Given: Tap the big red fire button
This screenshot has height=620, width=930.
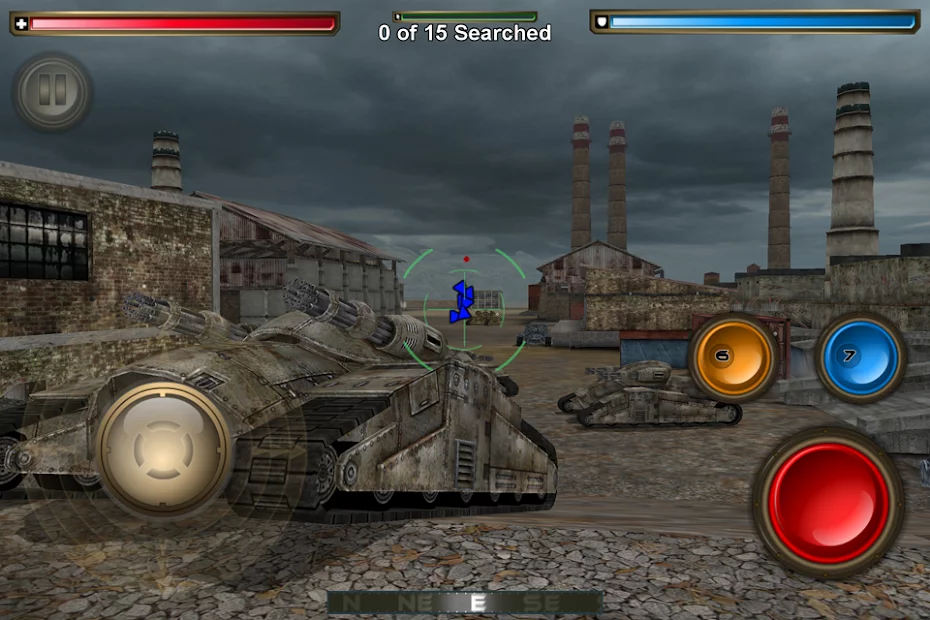Looking at the screenshot, I should click(828, 502).
